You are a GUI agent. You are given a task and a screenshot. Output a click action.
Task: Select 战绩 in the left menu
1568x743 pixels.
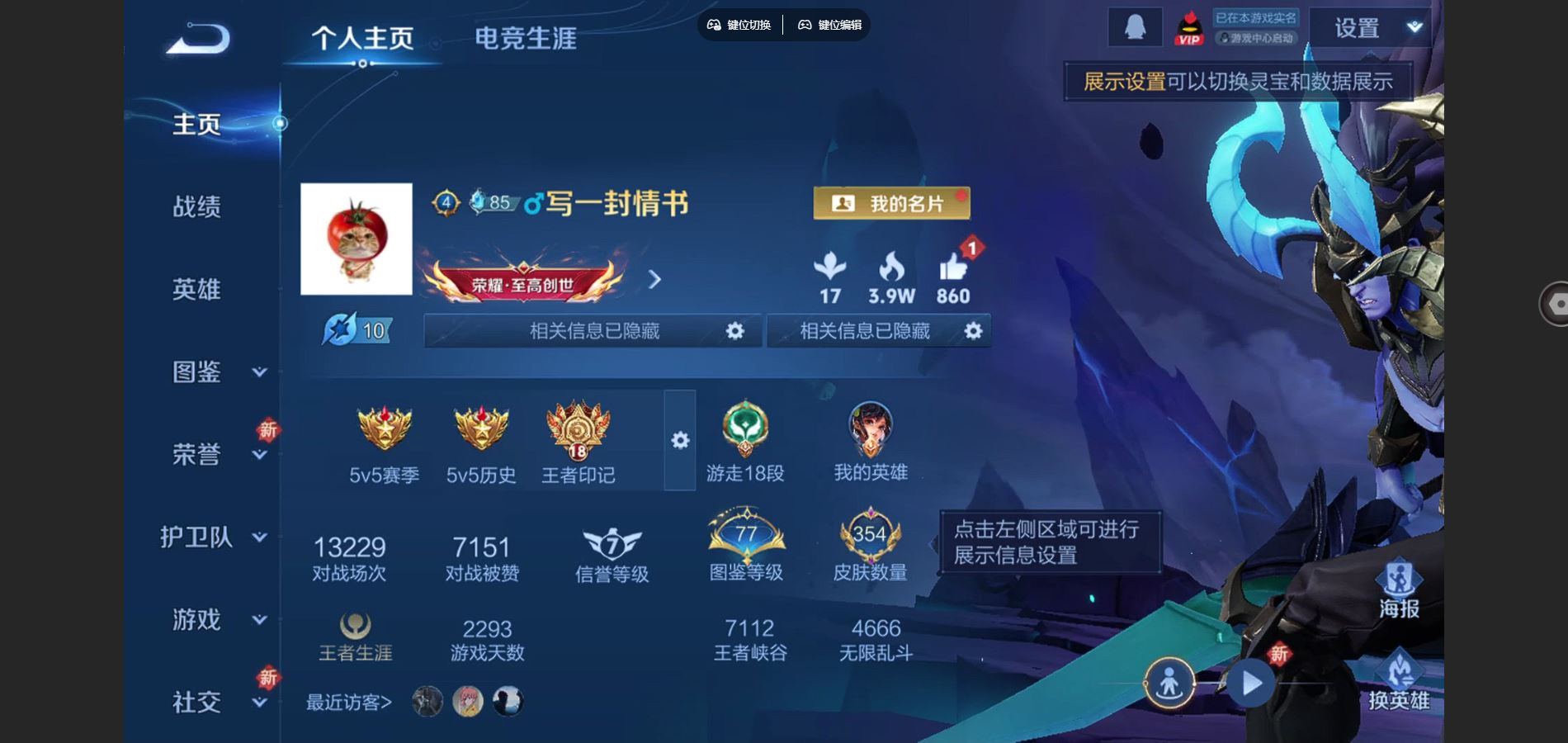[198, 208]
